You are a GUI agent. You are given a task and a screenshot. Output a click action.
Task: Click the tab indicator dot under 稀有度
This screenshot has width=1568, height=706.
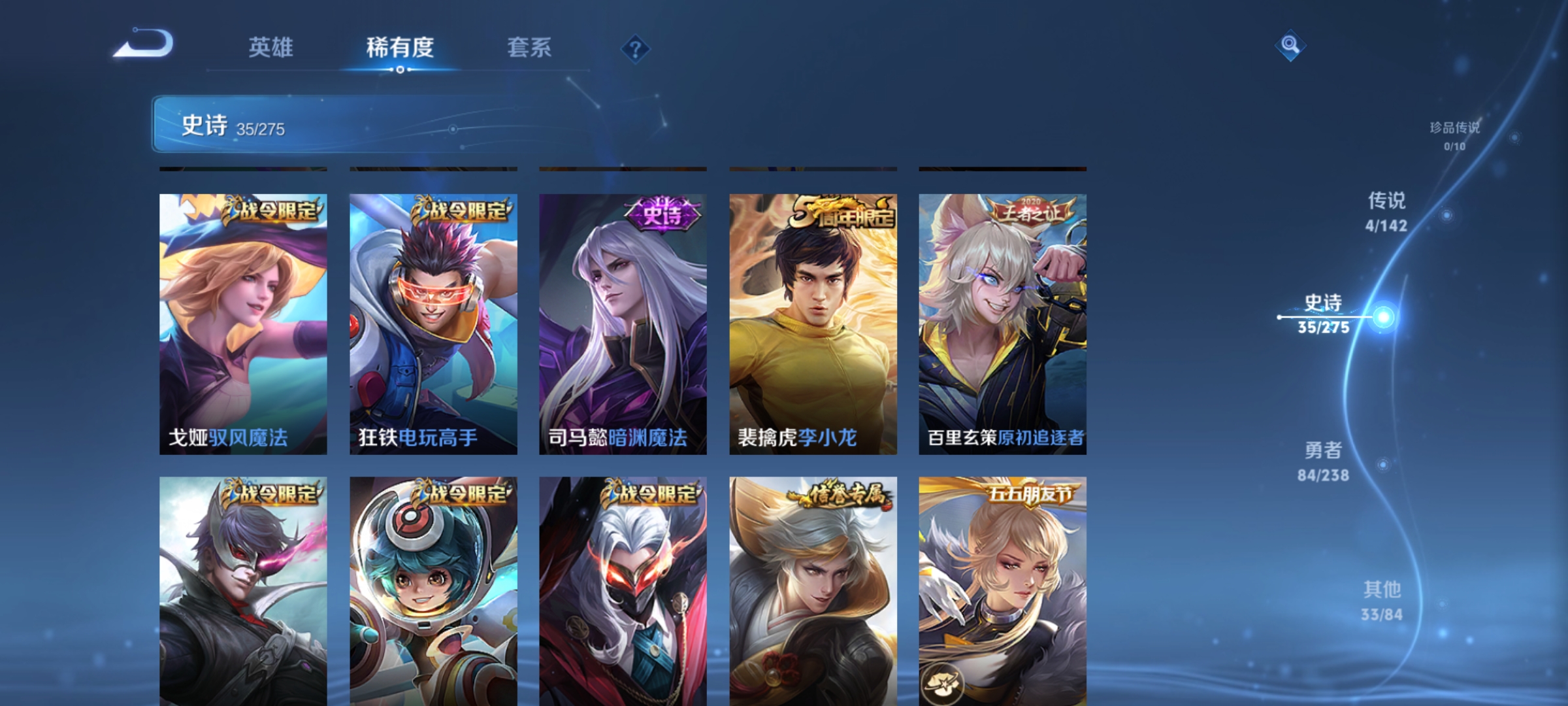pyautogui.click(x=400, y=70)
